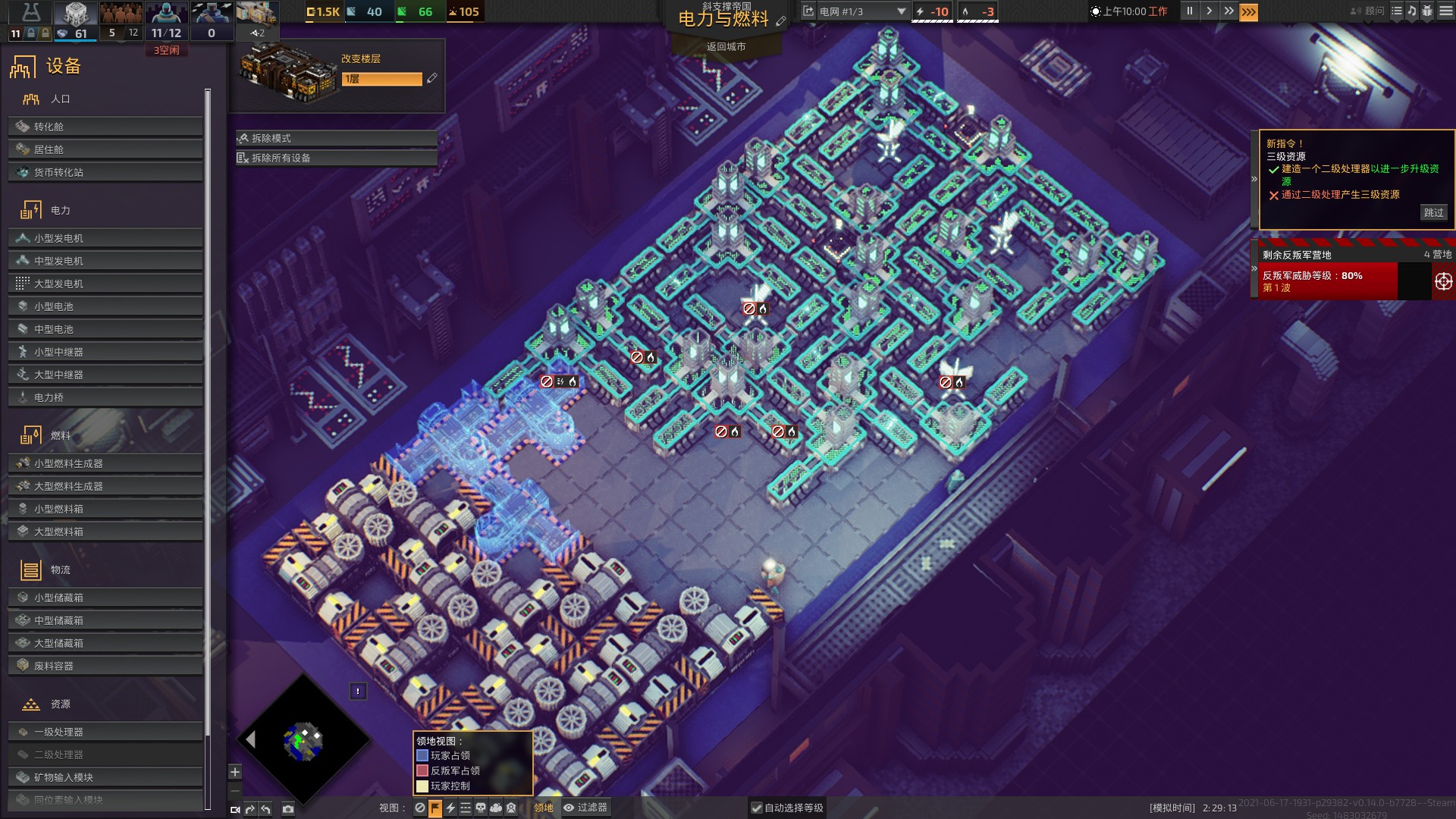The width and height of the screenshot is (1456, 819).
Task: Toggle the 自动选择等级 checkbox
Action: click(x=756, y=808)
